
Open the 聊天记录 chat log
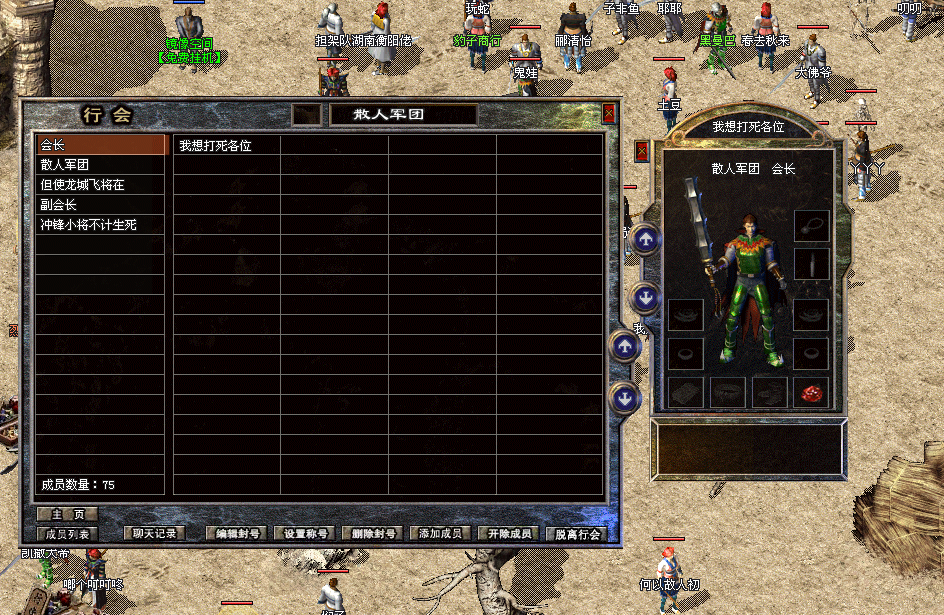point(155,534)
